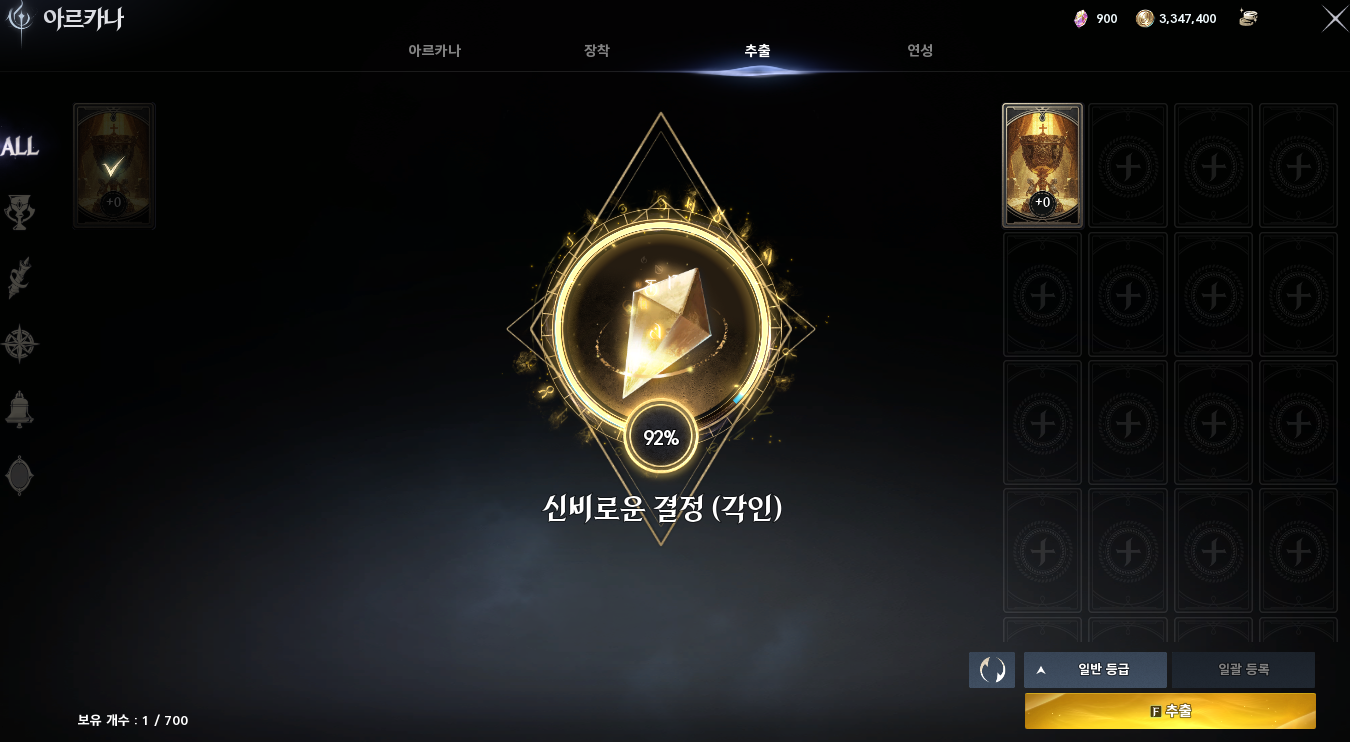Click an empty plus card slot
1350x742 pixels.
[1128, 165]
